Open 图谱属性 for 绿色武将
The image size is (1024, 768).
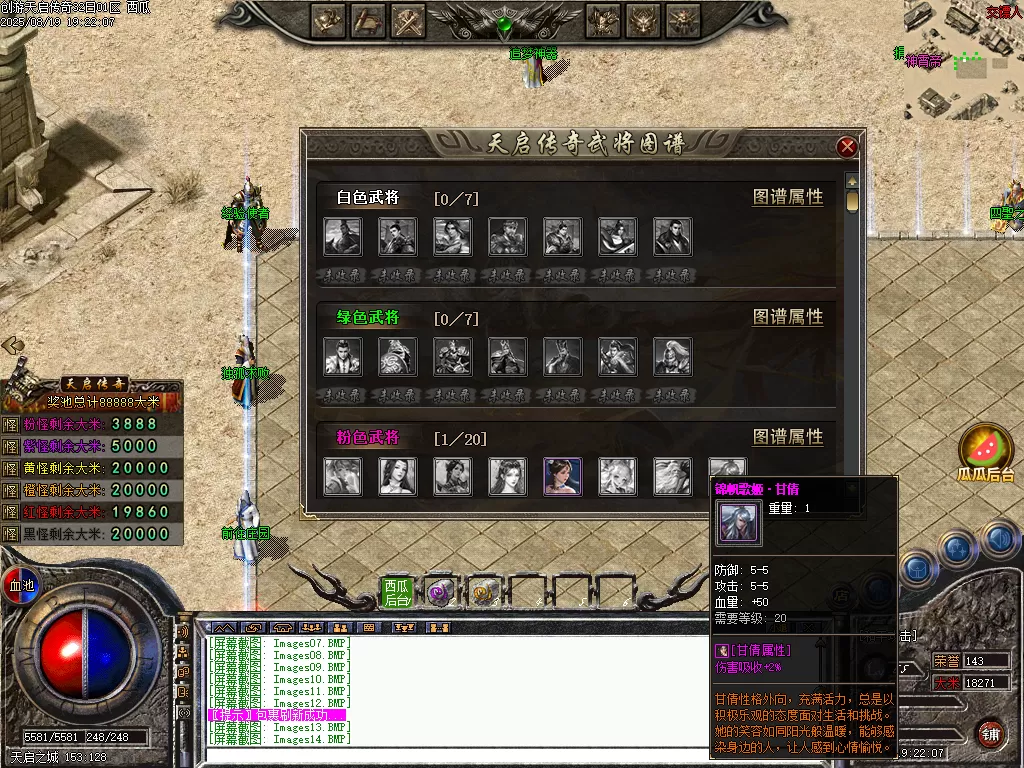click(x=788, y=317)
